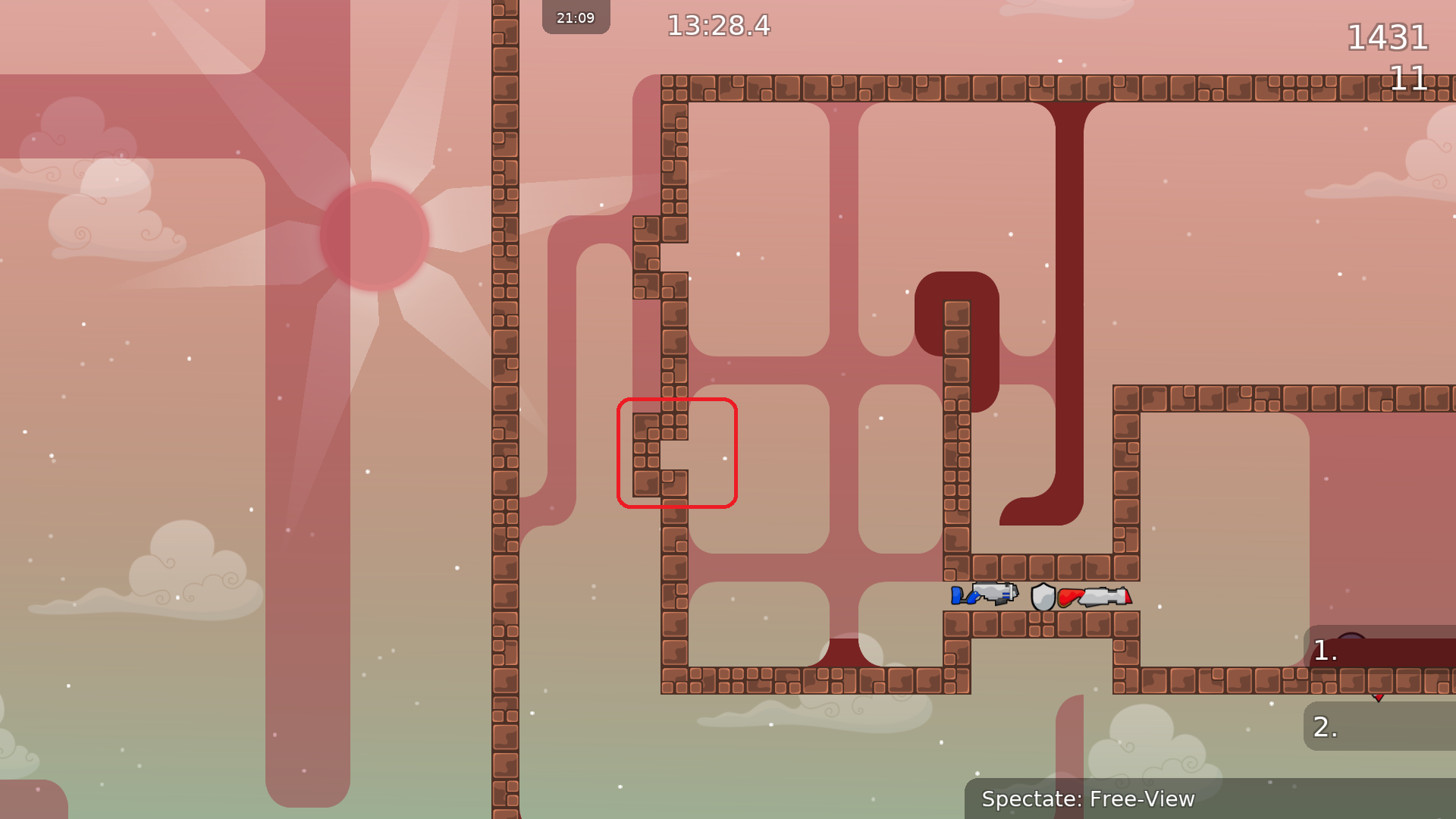Click the 21:09 clock badge to toggle it

[576, 17]
